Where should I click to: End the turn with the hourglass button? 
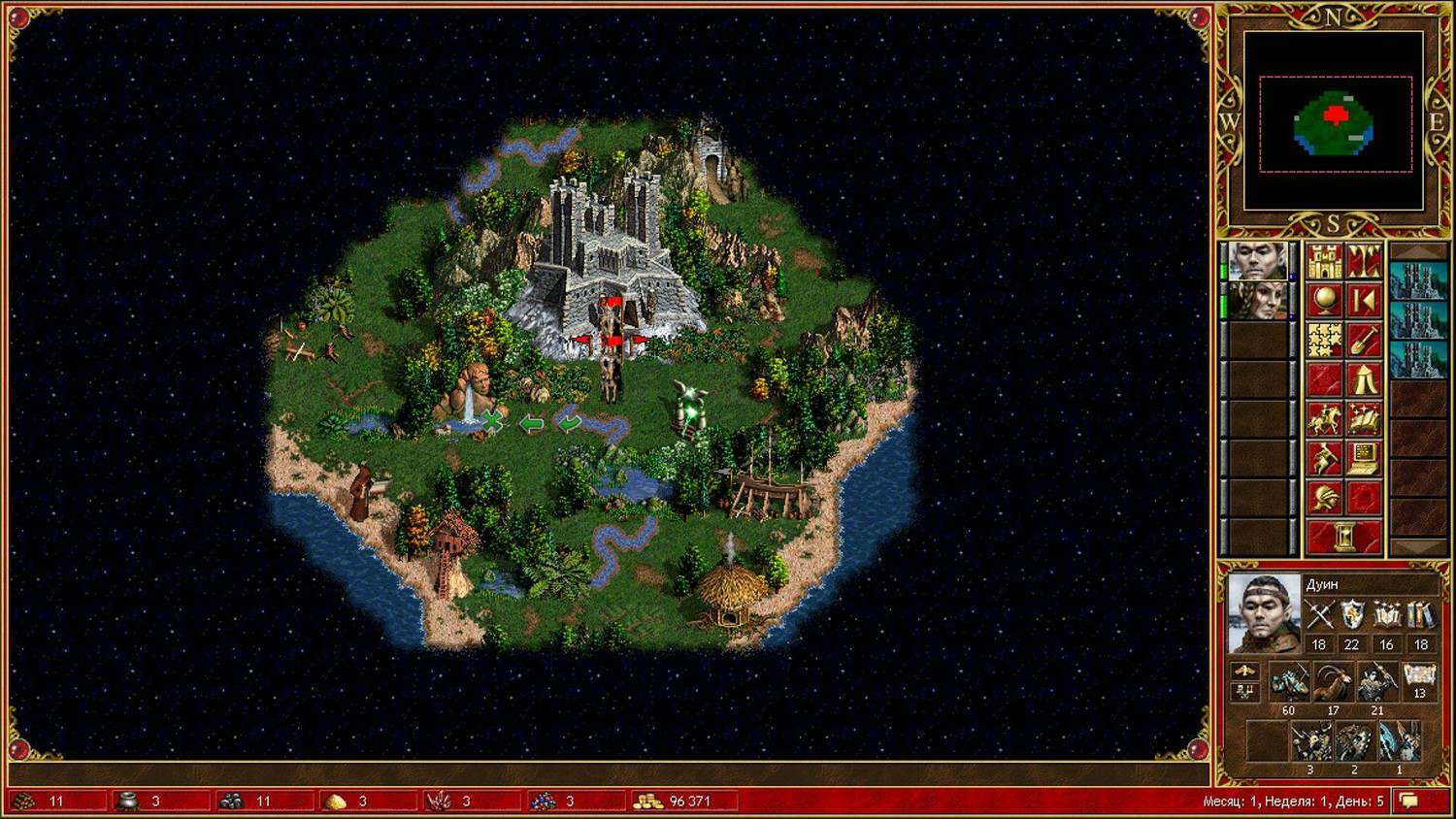tap(1344, 537)
